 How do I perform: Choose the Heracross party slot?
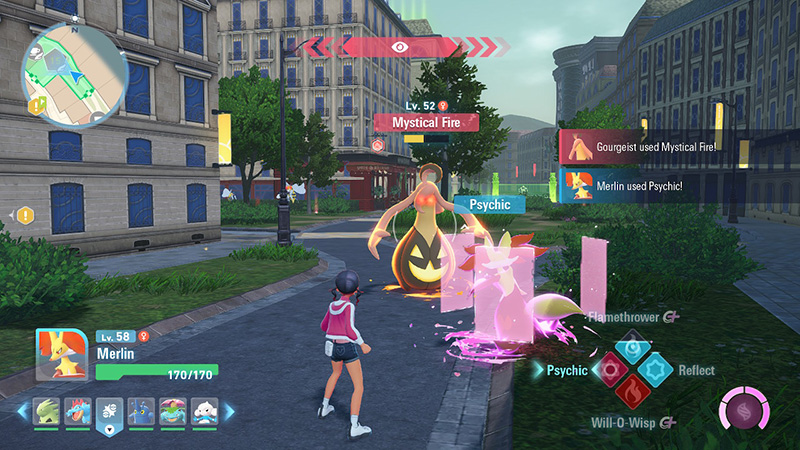(x=142, y=411)
